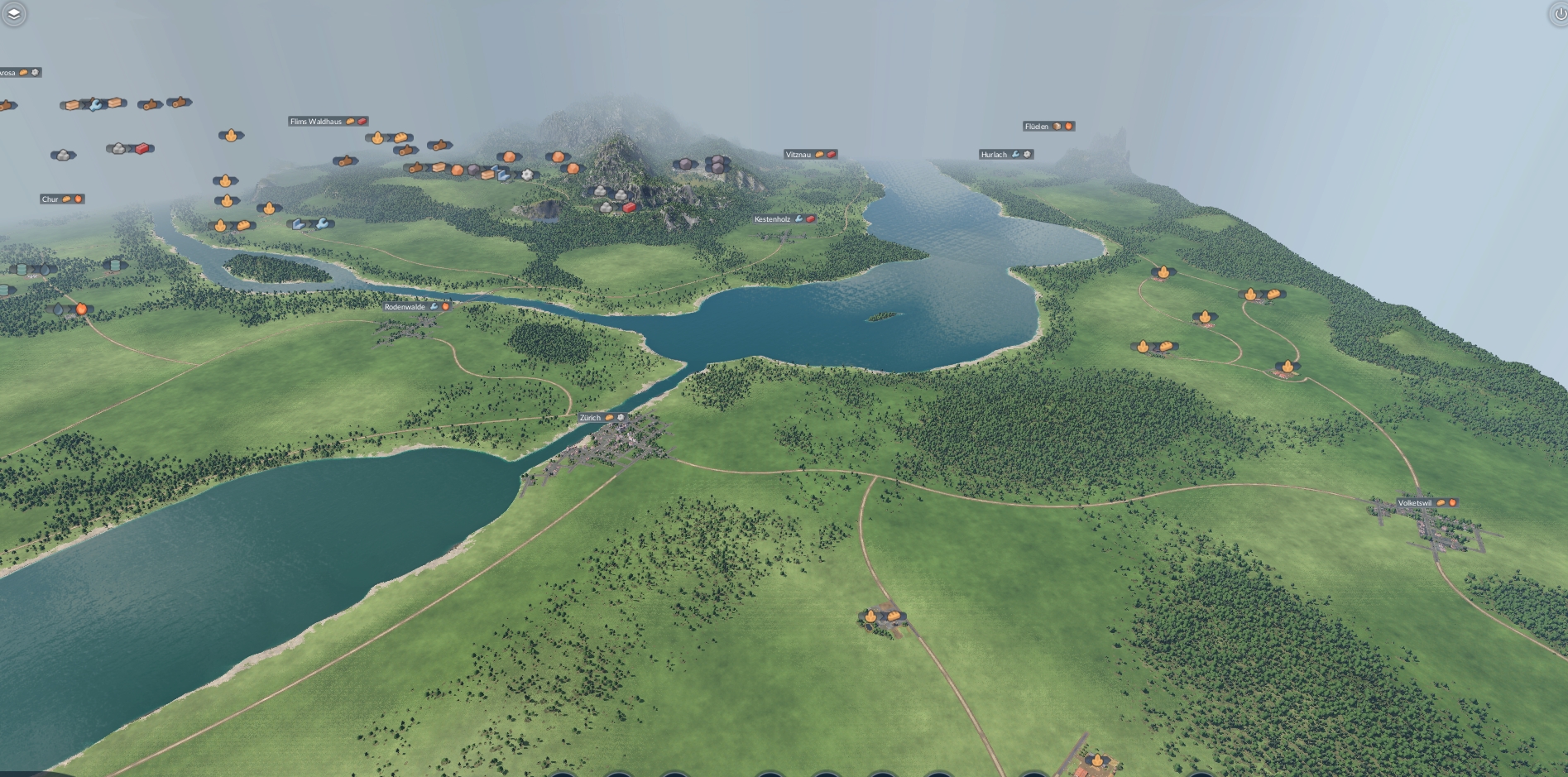Viewport: 1568px width, 777px height.
Task: Open the Kestenholz town label
Action: (x=773, y=219)
